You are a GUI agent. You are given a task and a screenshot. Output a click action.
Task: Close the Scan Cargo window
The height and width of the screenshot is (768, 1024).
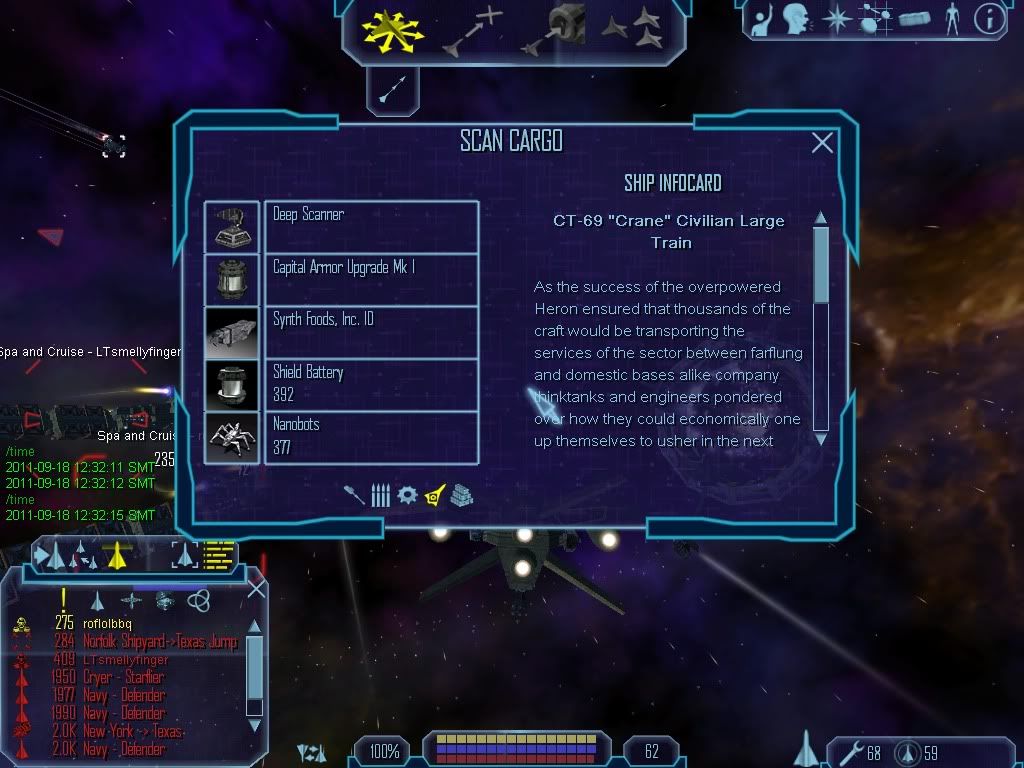point(822,143)
